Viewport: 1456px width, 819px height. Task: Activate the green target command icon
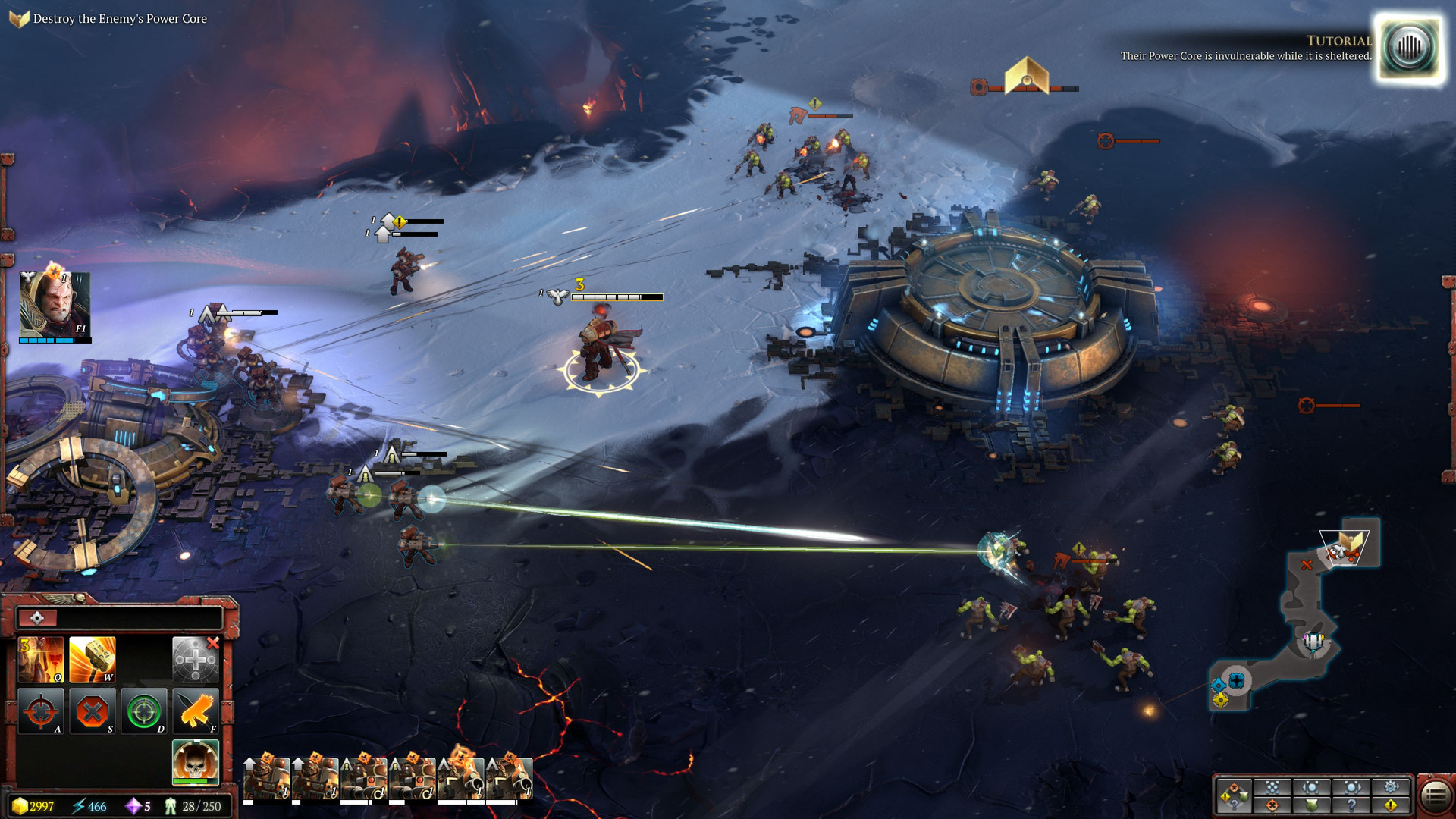click(144, 711)
